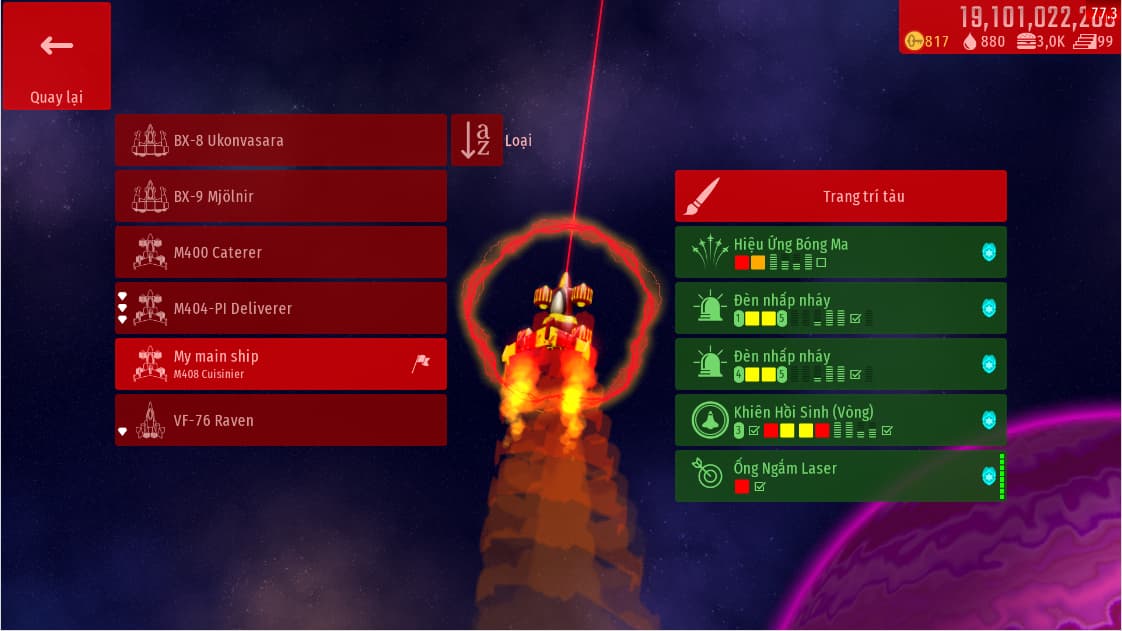This screenshot has width=1122, height=631.
Task: Select the M404-PI Deliverer ship
Action: click(x=280, y=308)
